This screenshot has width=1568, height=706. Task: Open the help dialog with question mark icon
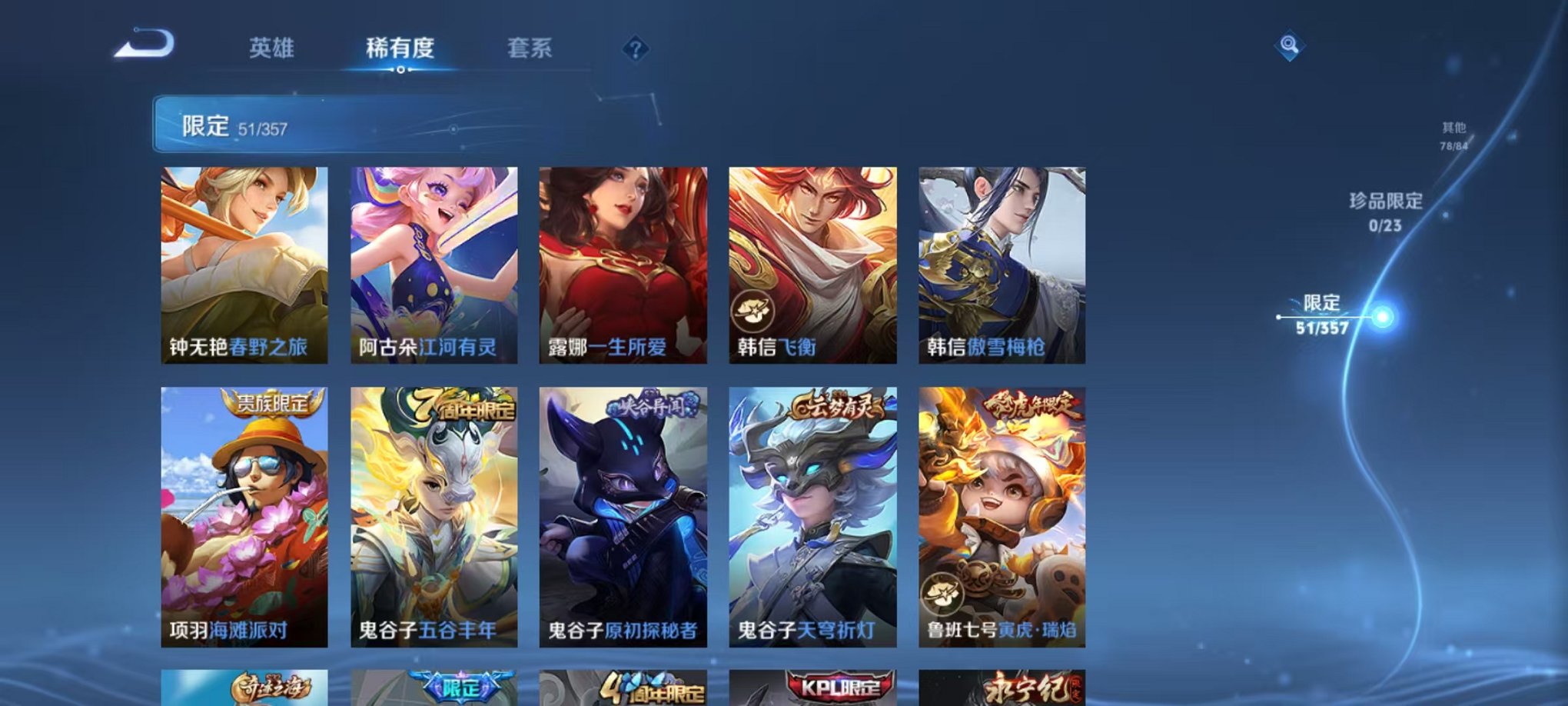click(635, 49)
